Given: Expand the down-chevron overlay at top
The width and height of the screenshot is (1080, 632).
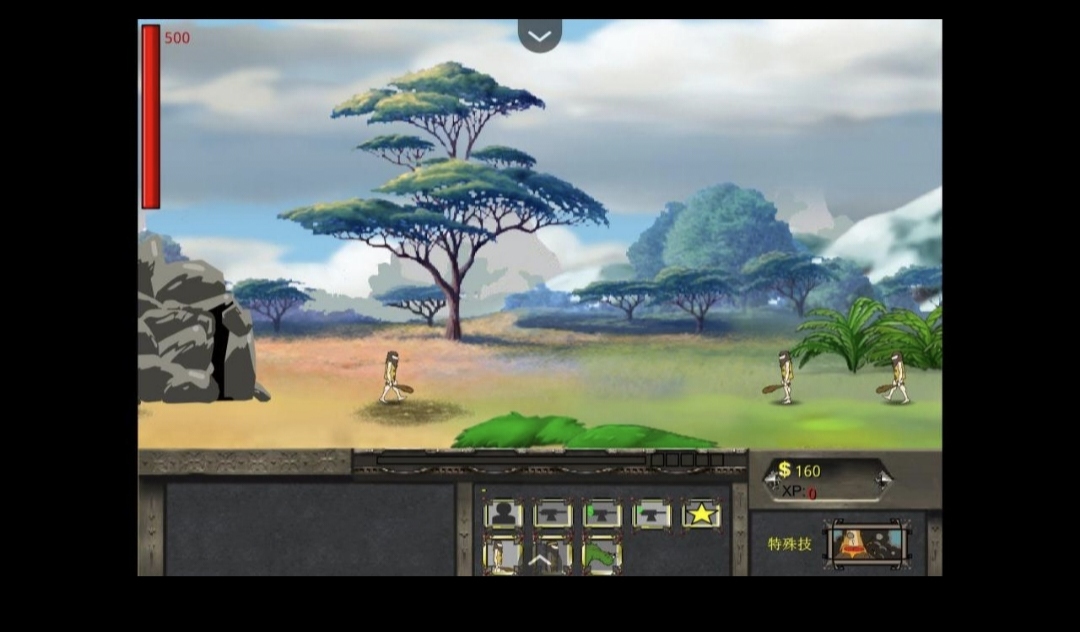Looking at the screenshot, I should (x=540, y=36).
